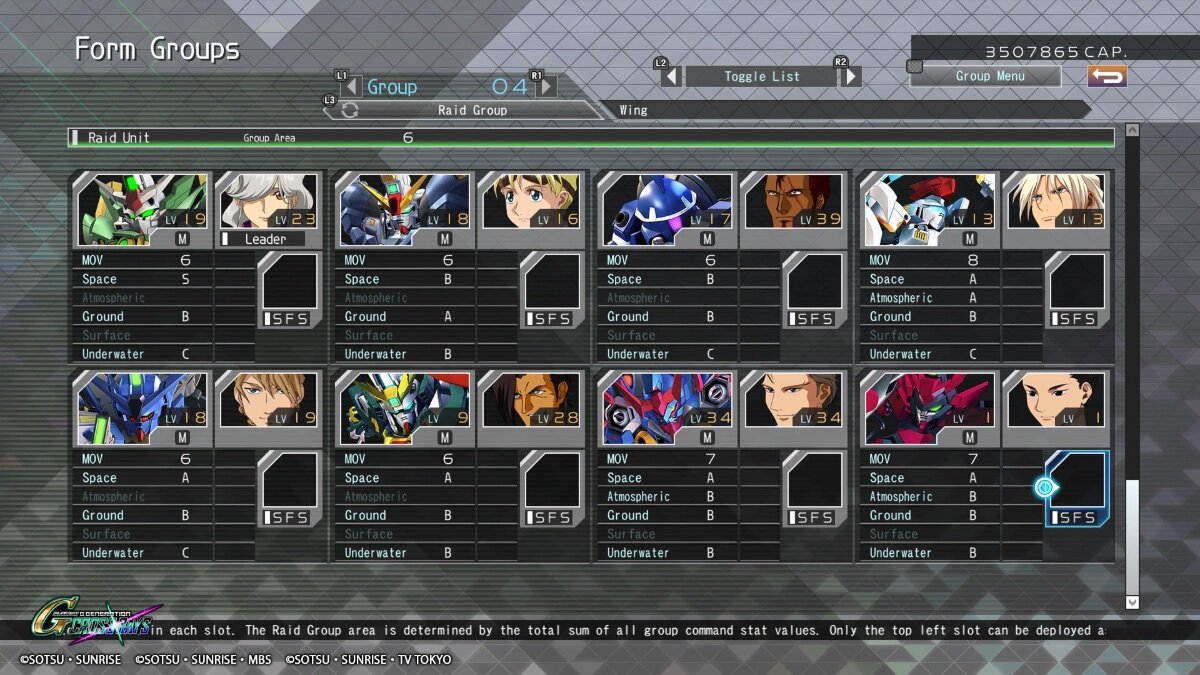The height and width of the screenshot is (675, 1200).
Task: Choose the level 13 white mobile suit
Action: [x=929, y=202]
